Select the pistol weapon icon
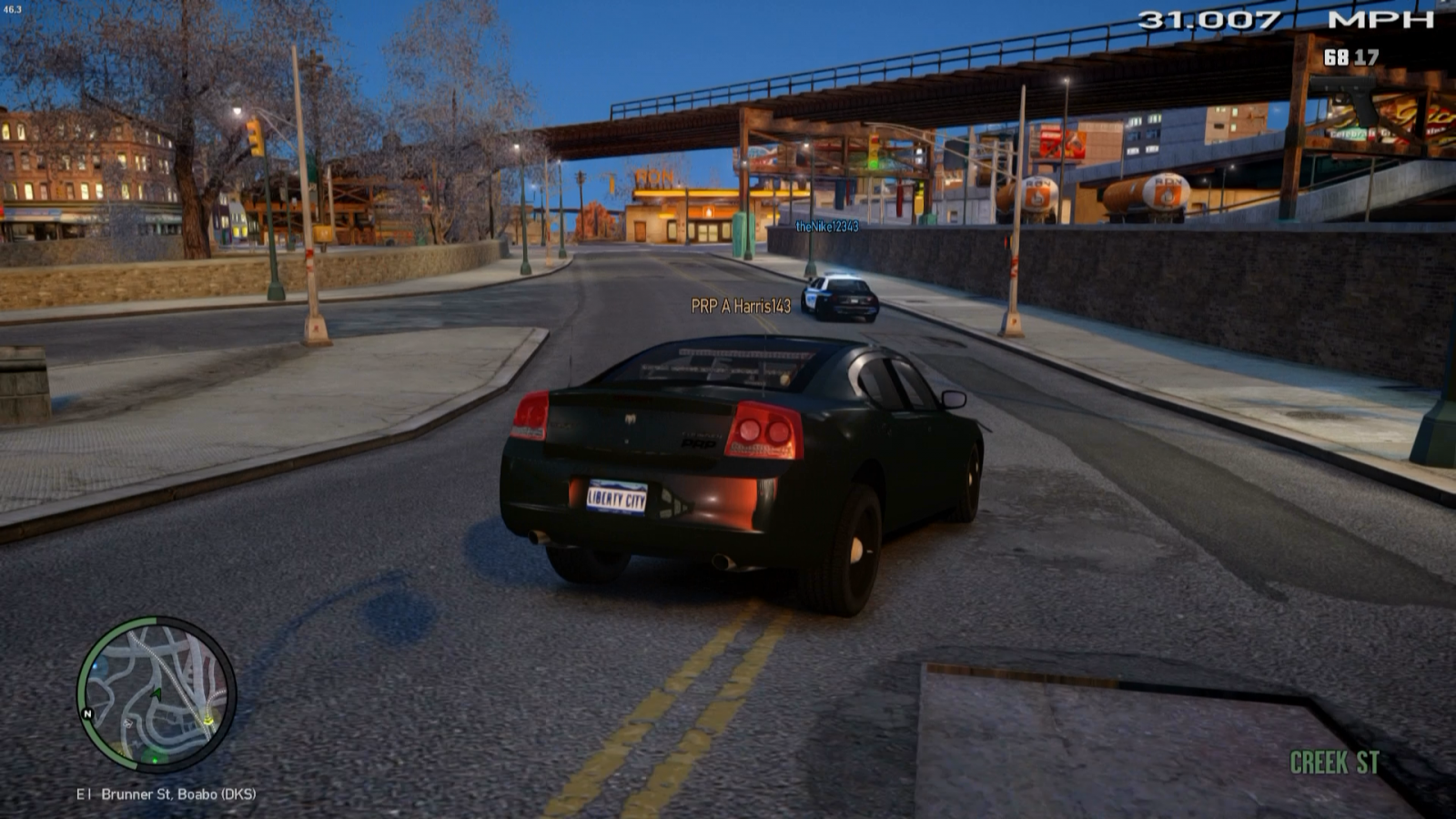The height and width of the screenshot is (819, 1456). 1350,101
